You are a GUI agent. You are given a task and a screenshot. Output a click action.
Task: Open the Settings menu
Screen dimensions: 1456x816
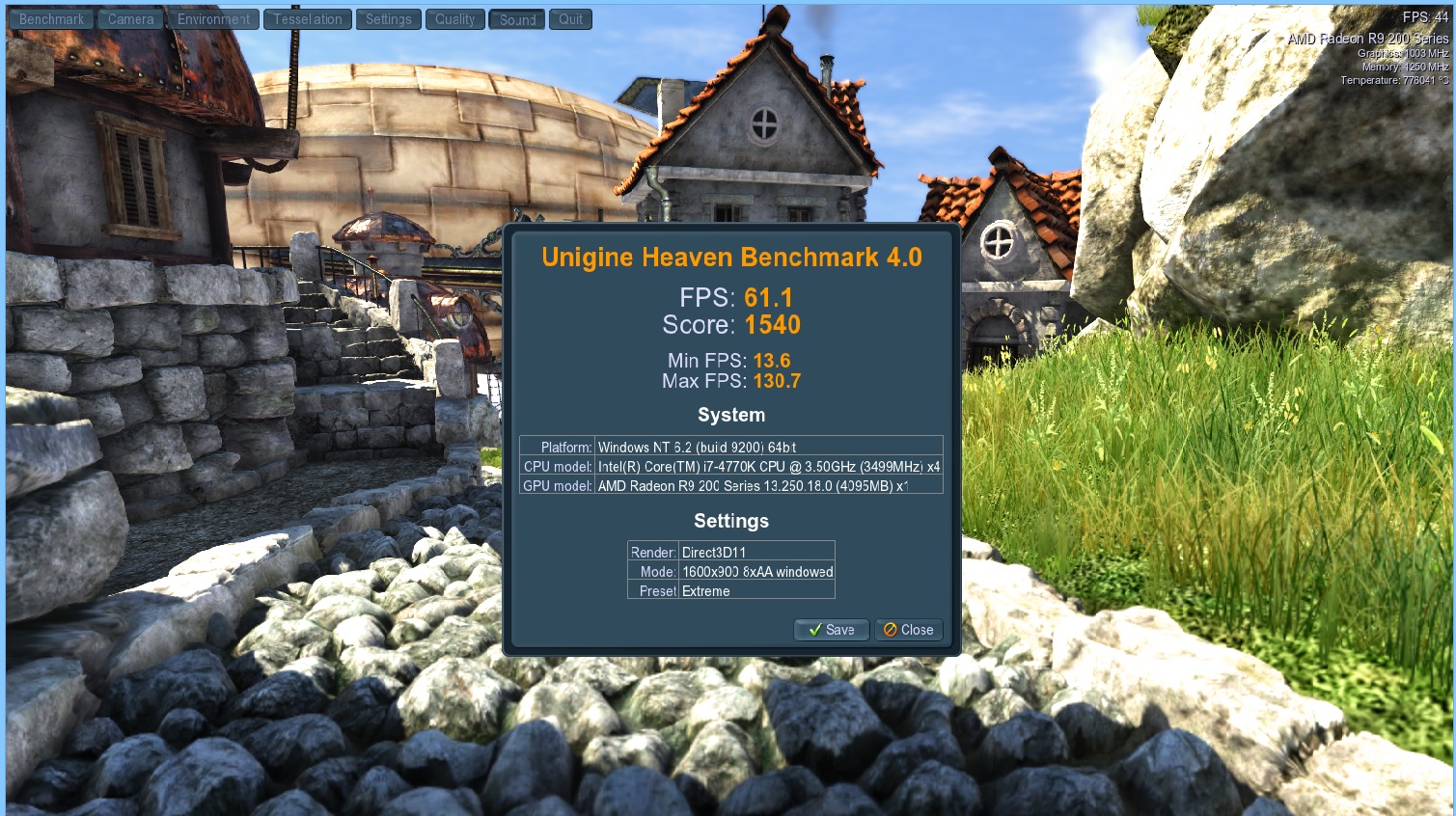pos(388,18)
